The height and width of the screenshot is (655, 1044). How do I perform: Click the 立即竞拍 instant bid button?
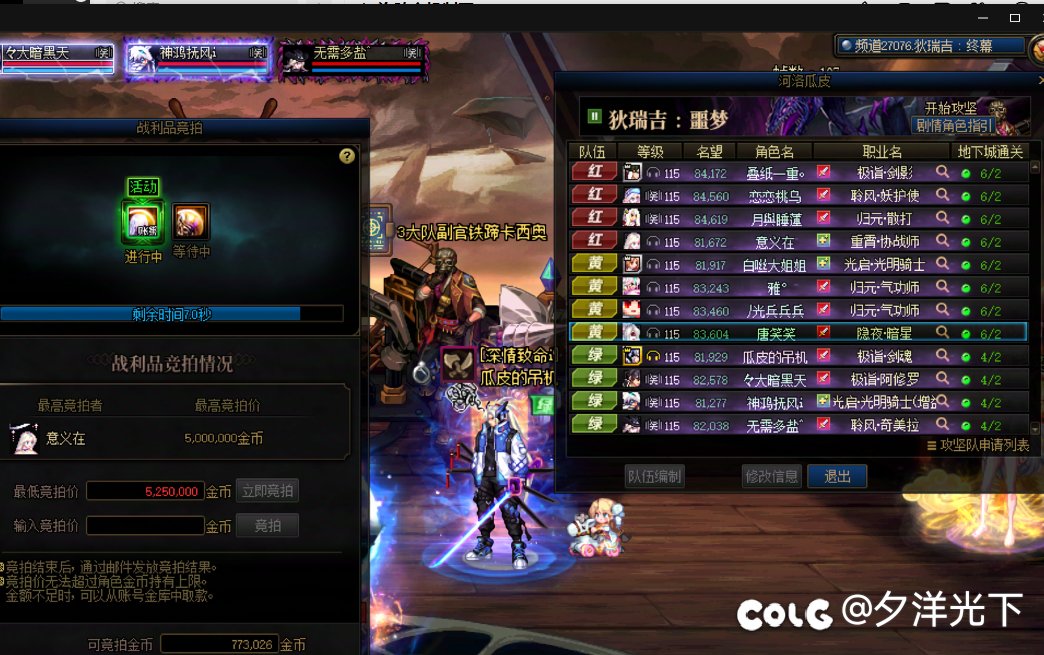coord(267,491)
